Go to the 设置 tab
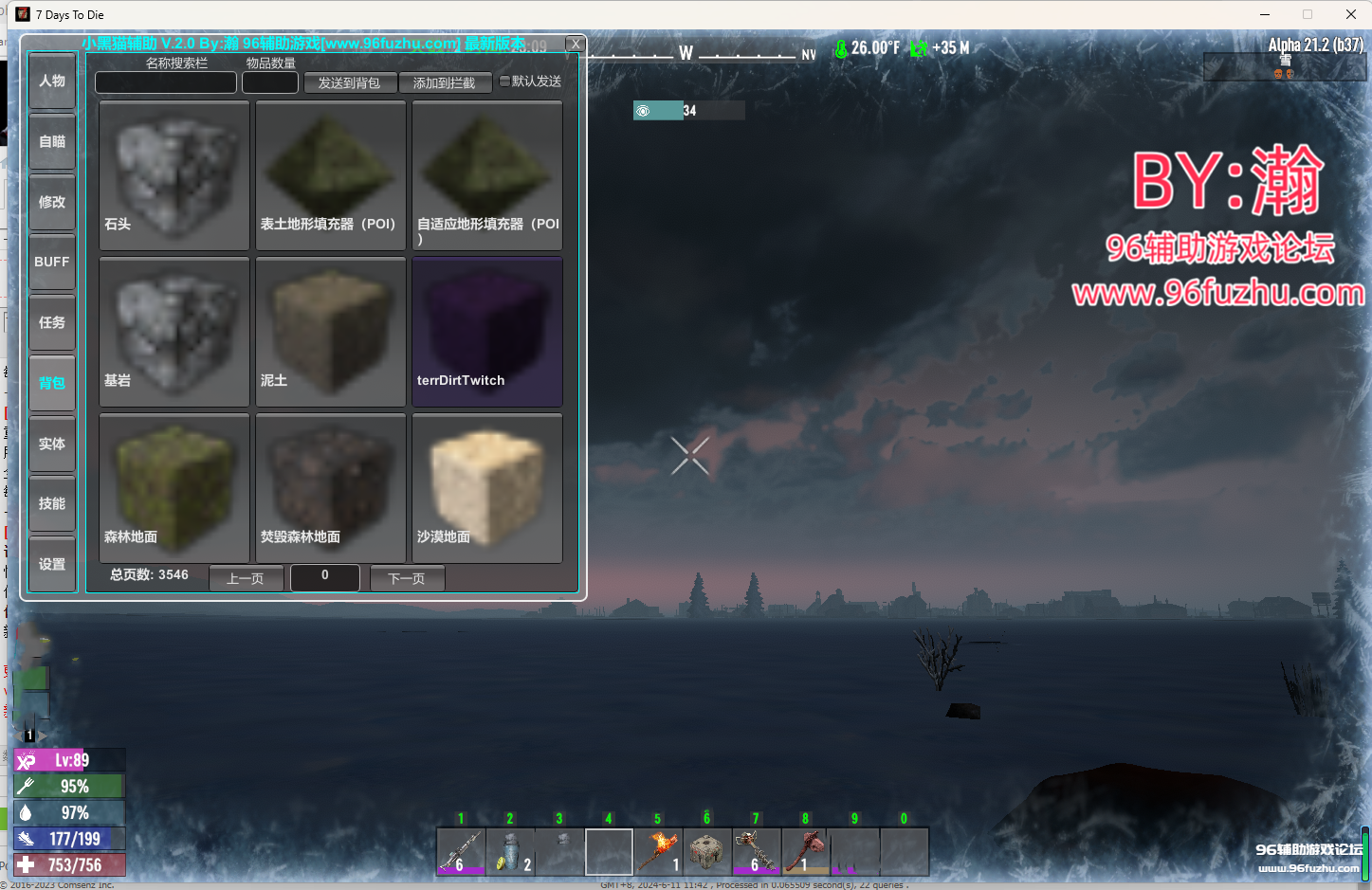Screen dimensions: 1372x890 [52, 564]
